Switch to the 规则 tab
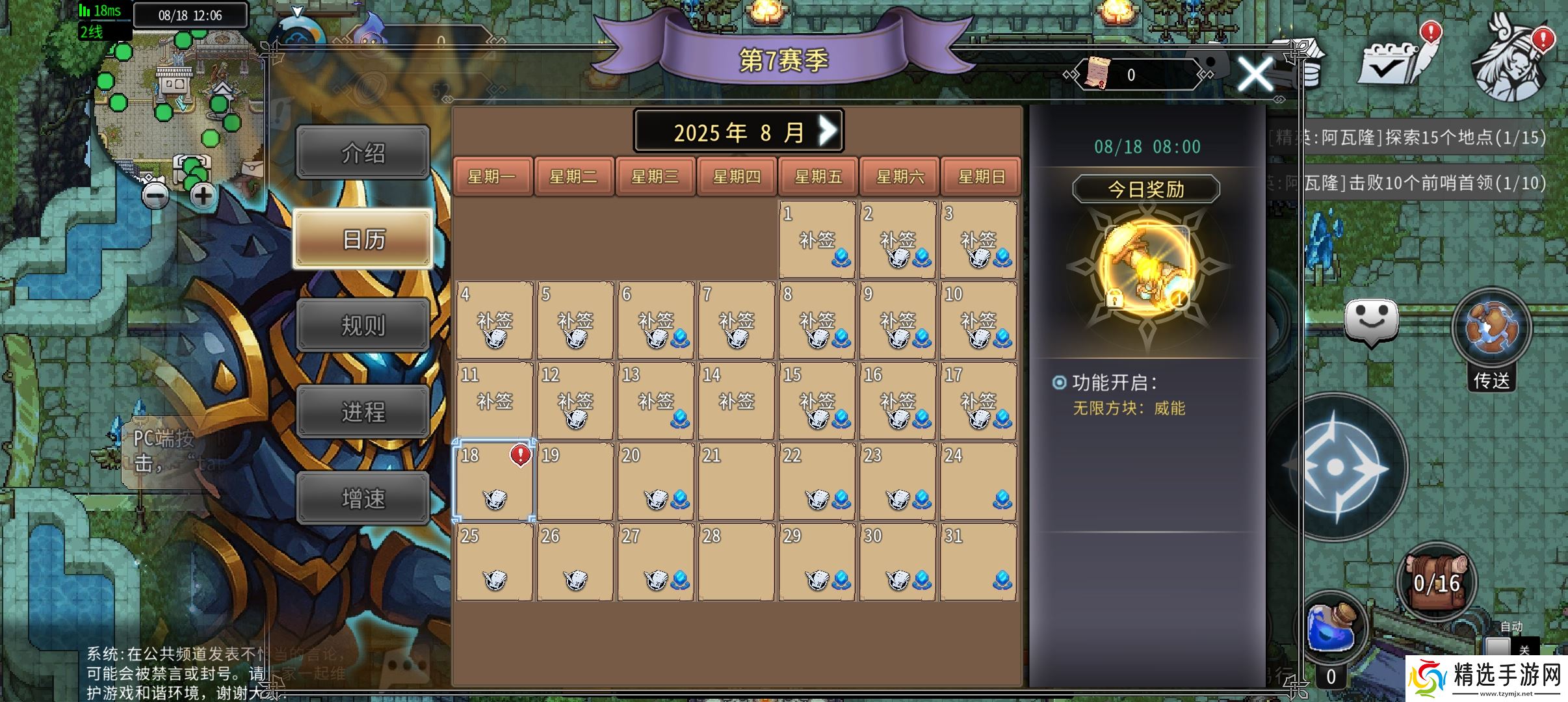The height and width of the screenshot is (702, 1568). 363,324
